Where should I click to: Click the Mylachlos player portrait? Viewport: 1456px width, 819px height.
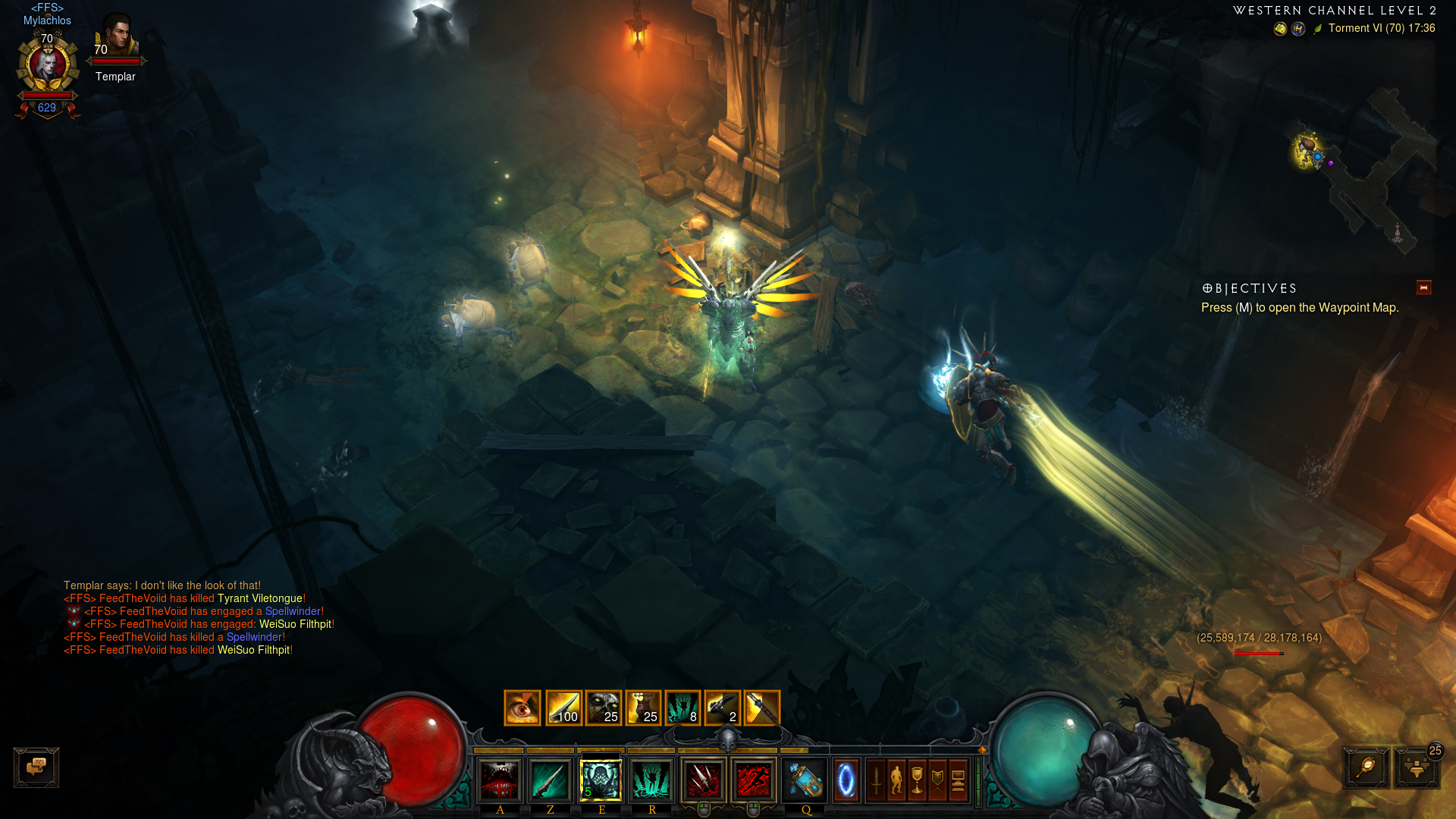pos(48,67)
